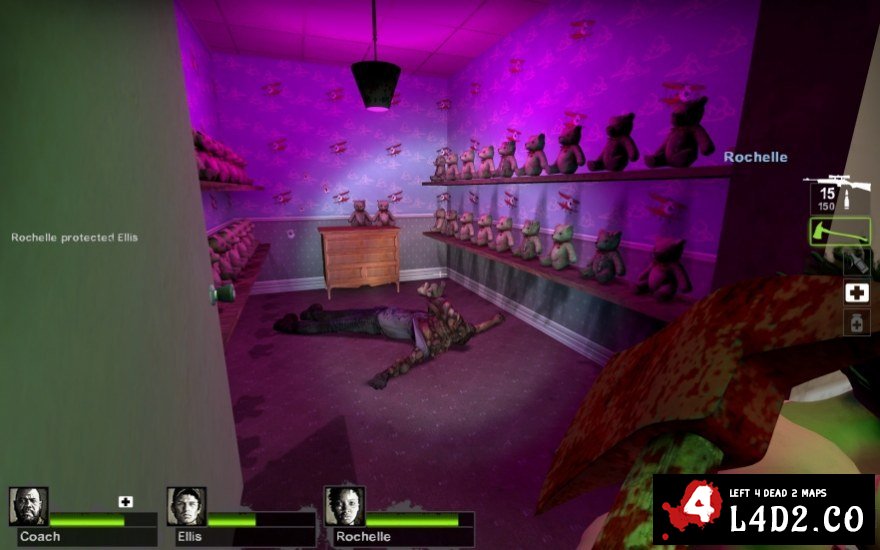880x550 pixels.
Task: Select the pain pills slot
Action: click(x=856, y=322)
